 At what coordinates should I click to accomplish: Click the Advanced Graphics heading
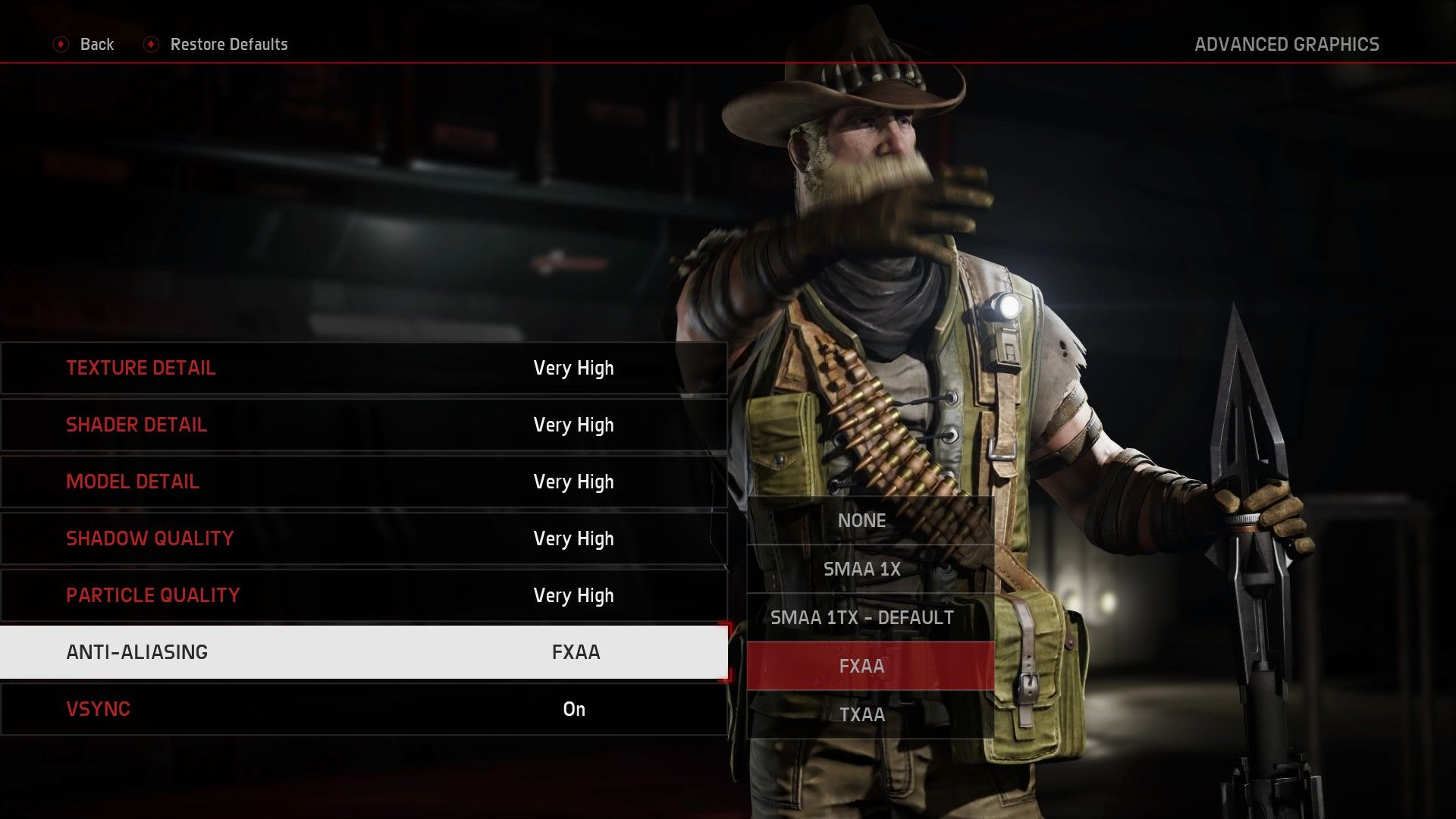tap(1287, 44)
